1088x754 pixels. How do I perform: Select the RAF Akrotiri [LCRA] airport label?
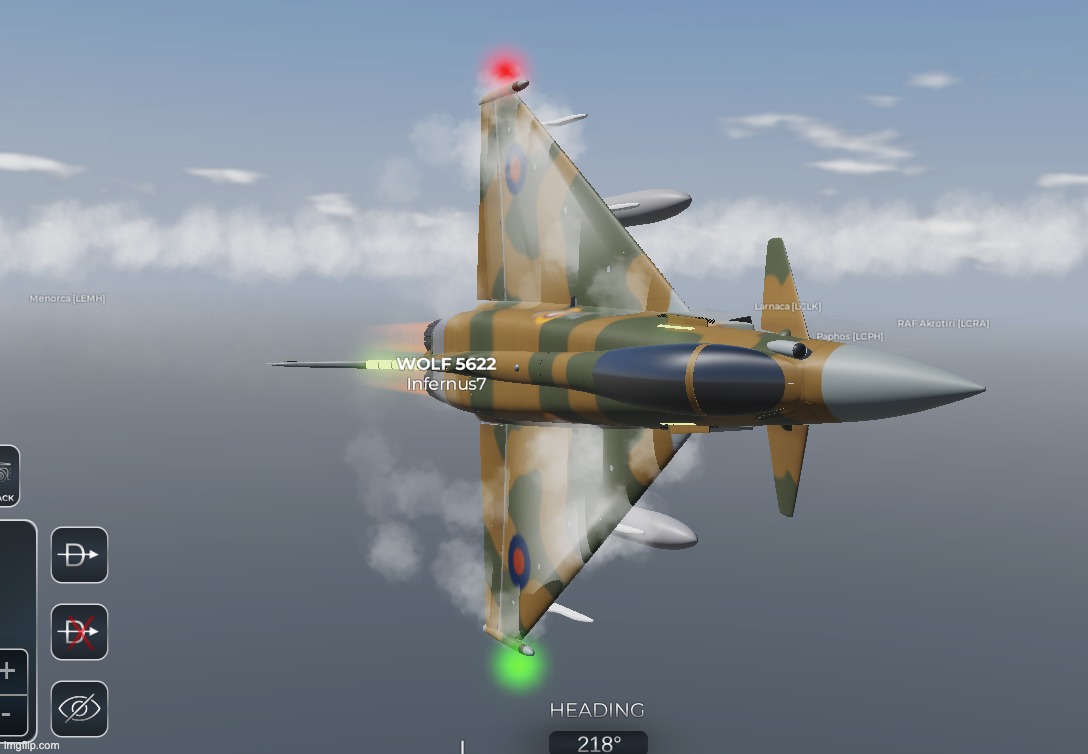(942, 323)
